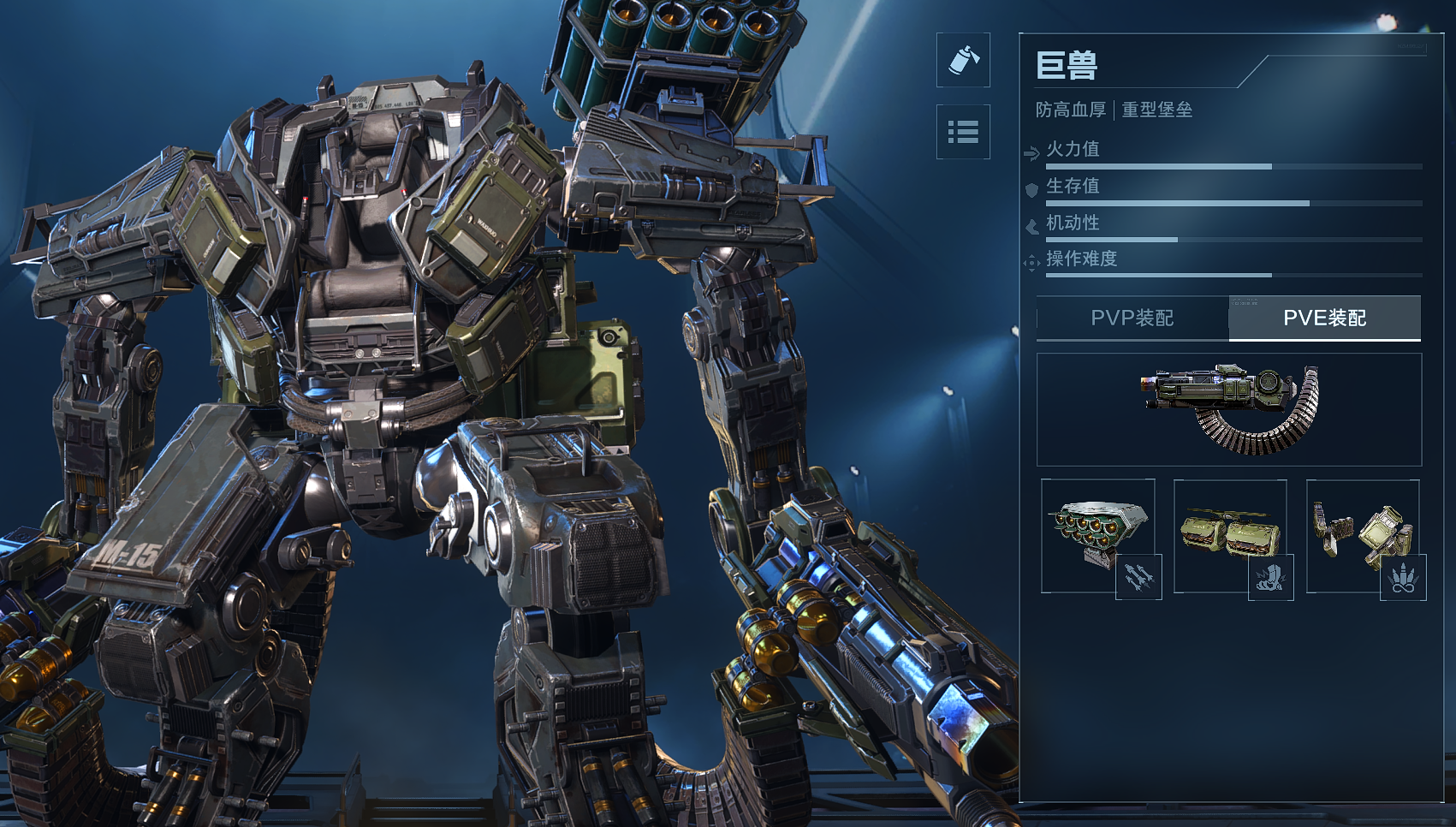Switch to the PVP装配 tab
The image size is (1456, 827).
pyautogui.click(x=1132, y=318)
